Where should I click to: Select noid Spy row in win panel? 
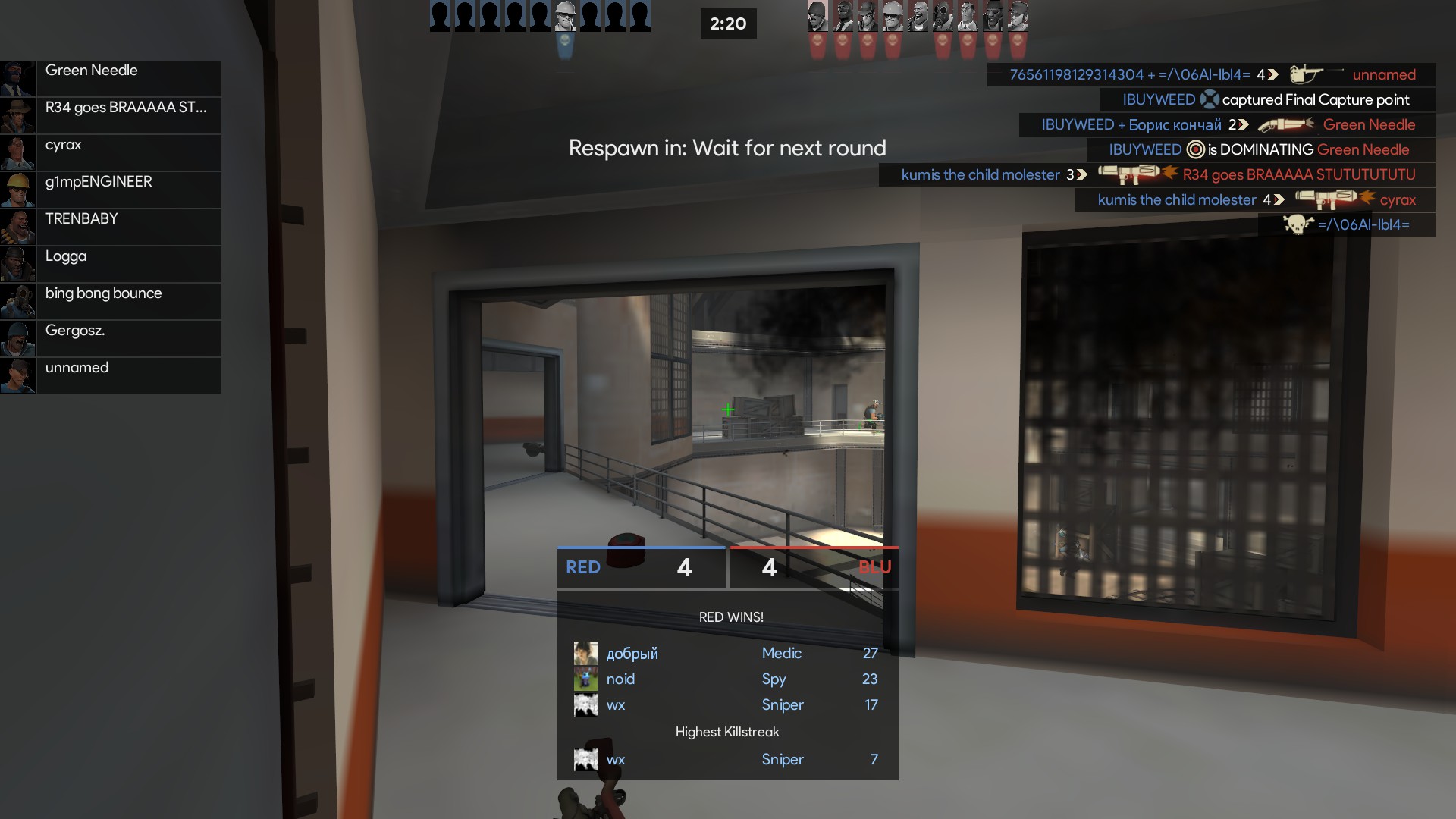(726, 679)
